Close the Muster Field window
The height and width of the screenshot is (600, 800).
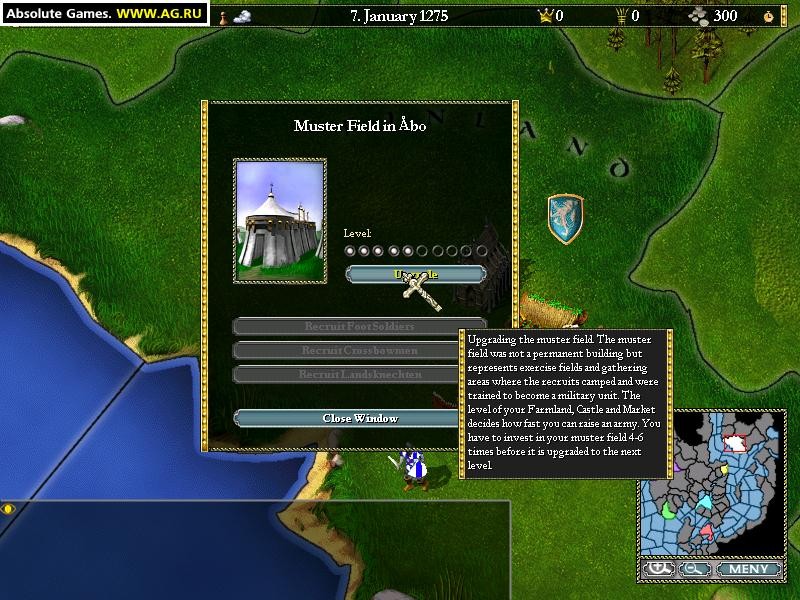click(360, 418)
